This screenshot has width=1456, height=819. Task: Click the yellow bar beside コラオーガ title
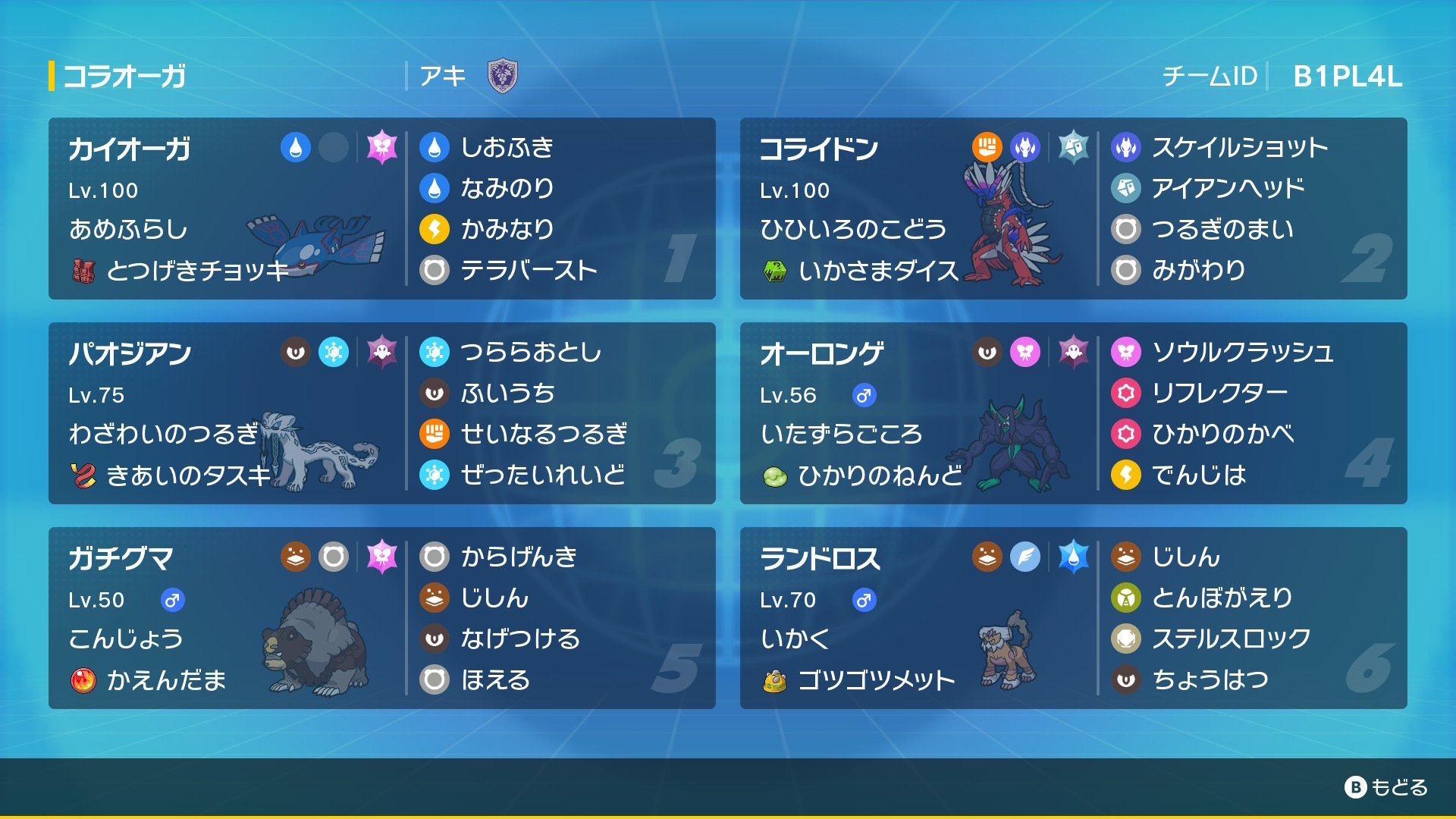point(51,75)
